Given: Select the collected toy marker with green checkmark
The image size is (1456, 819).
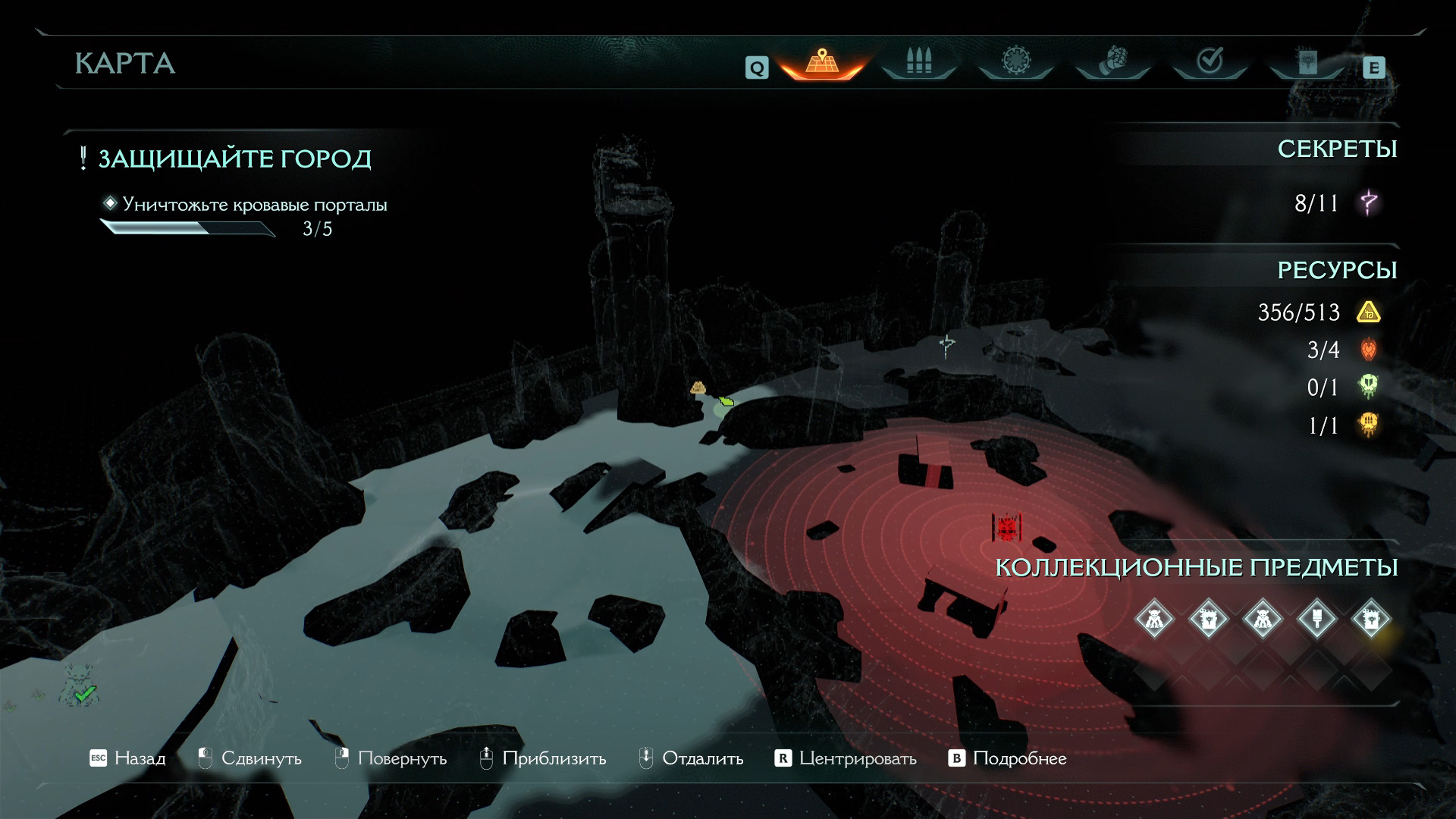Looking at the screenshot, I should click(80, 685).
